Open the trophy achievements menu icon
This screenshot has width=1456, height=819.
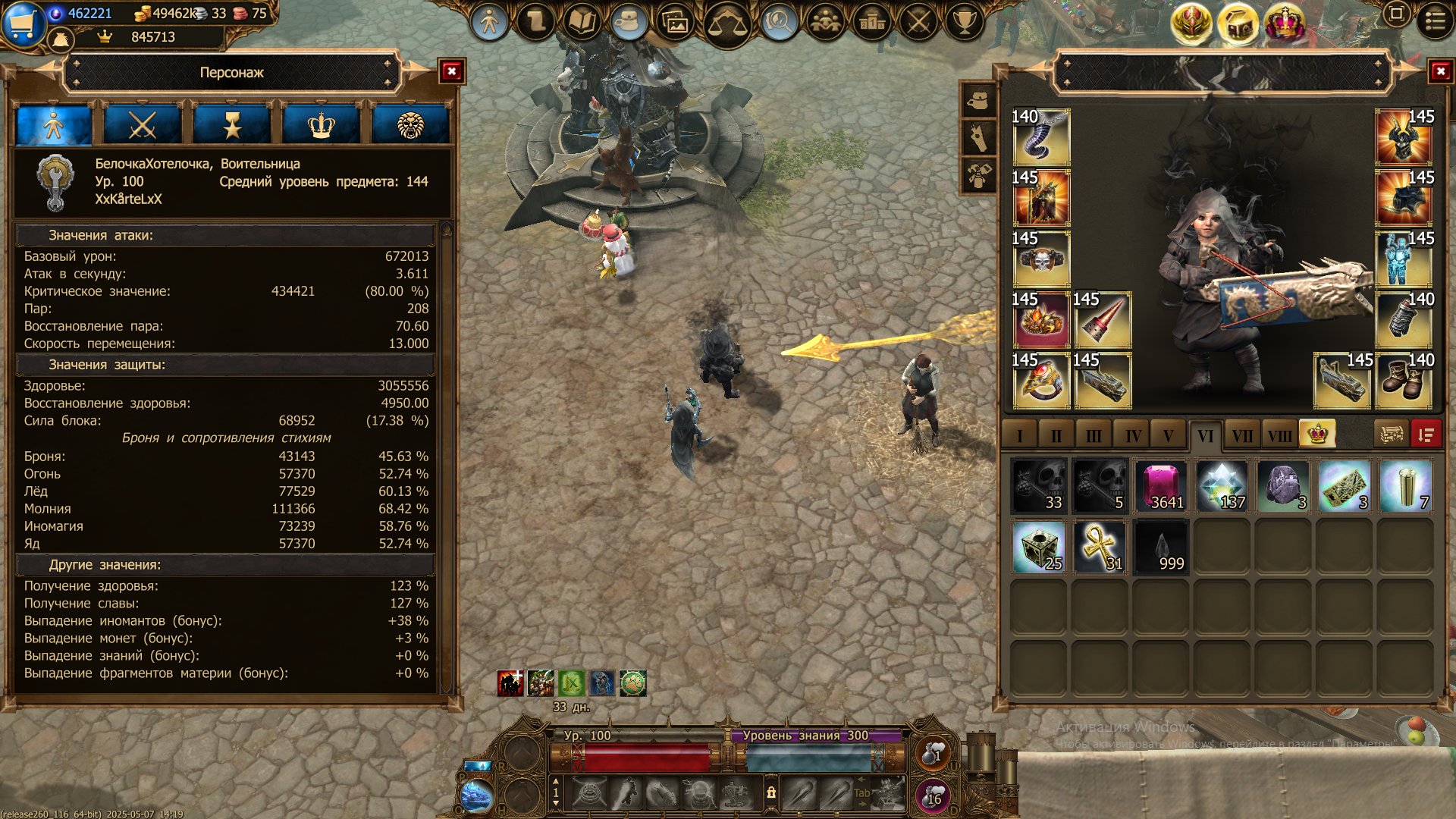click(x=964, y=22)
